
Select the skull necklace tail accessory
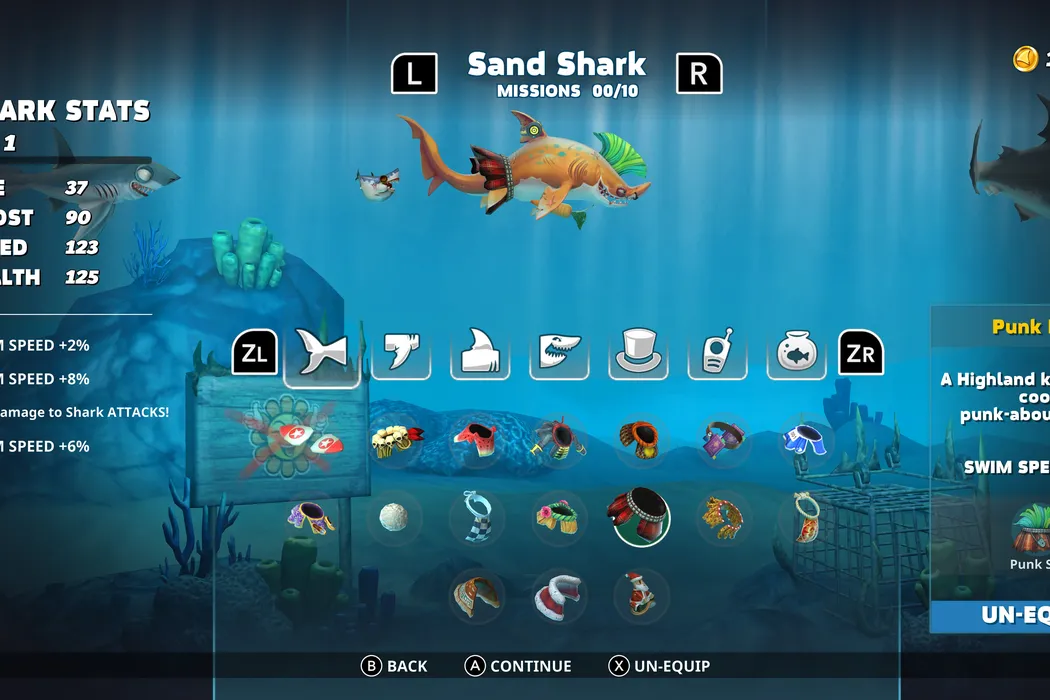(396, 440)
